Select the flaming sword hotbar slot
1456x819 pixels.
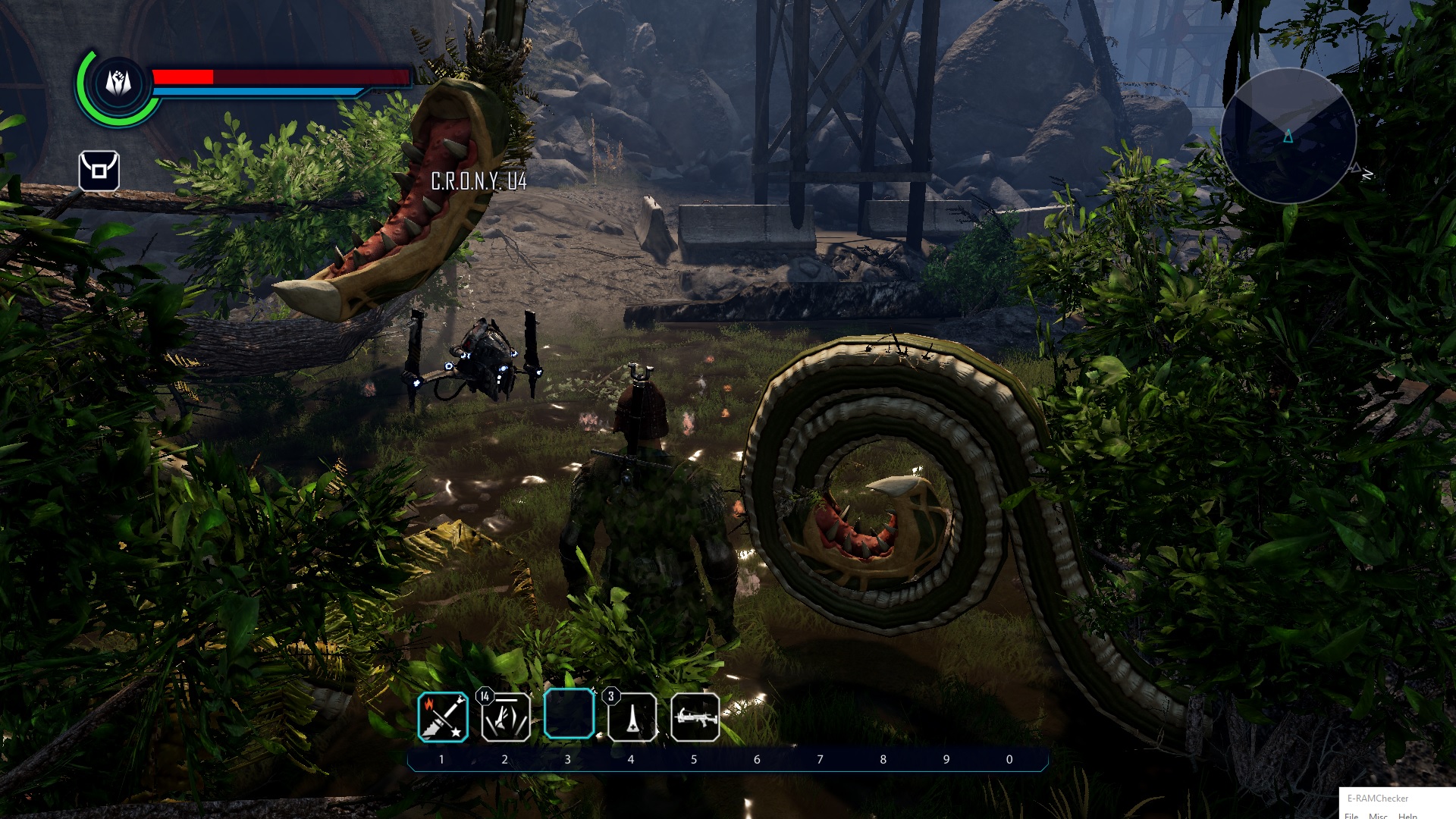[443, 717]
